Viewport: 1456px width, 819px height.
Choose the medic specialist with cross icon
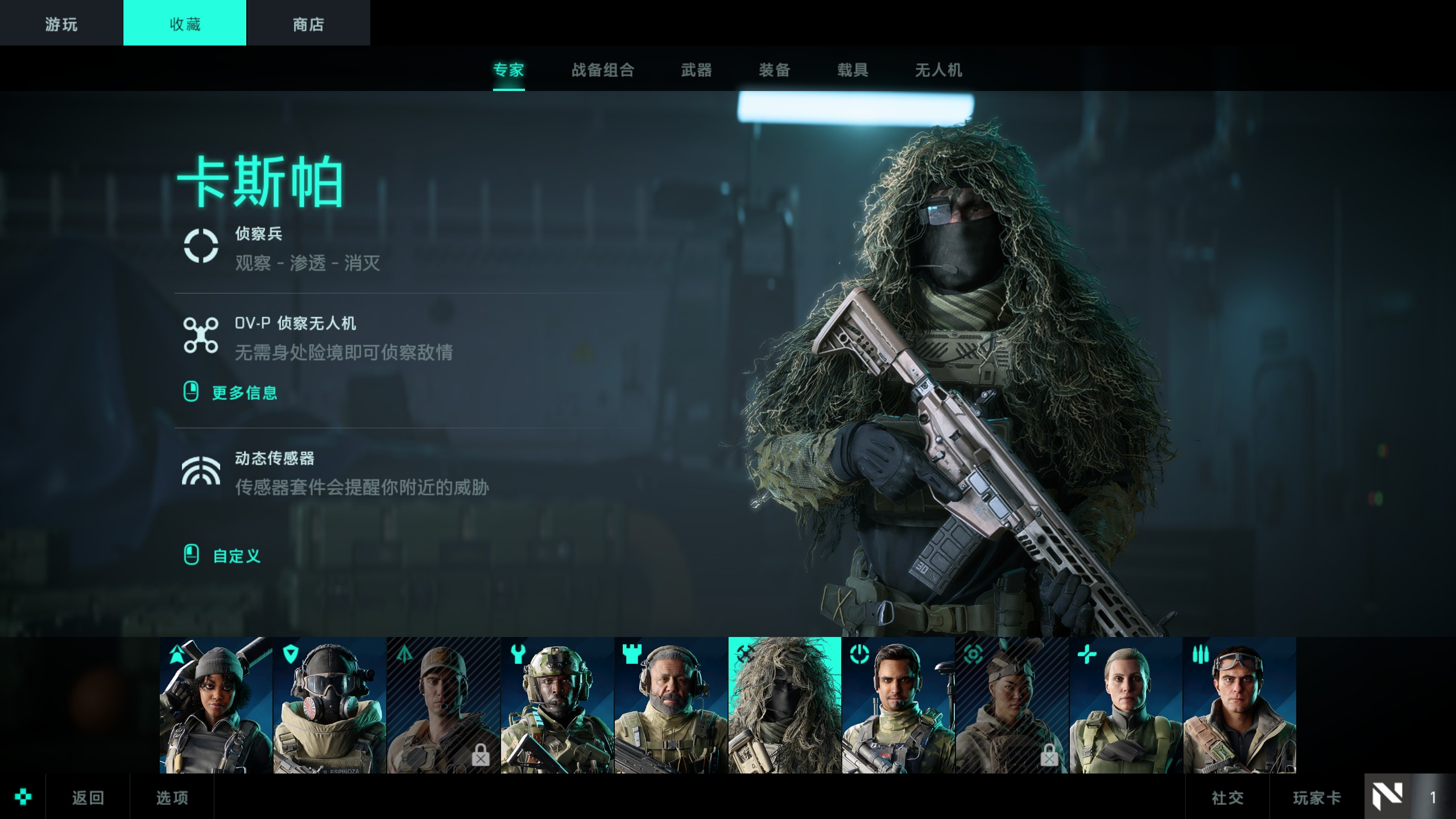coord(1126,705)
